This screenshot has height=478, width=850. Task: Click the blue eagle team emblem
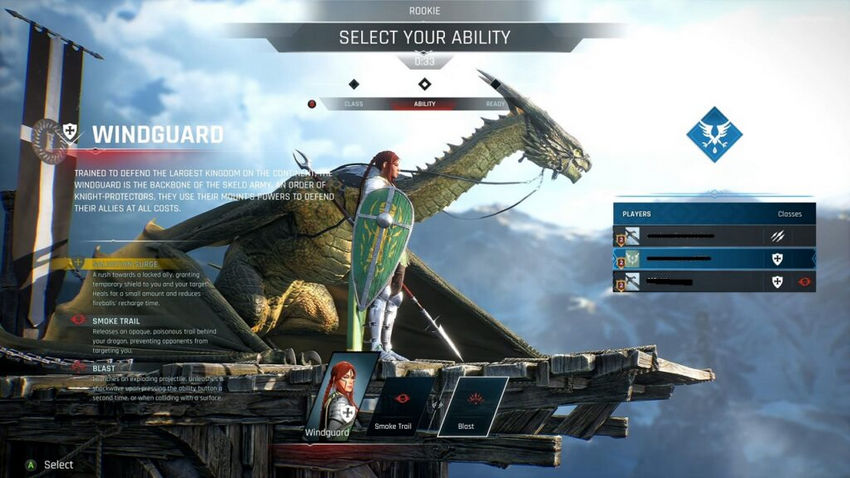click(x=714, y=134)
